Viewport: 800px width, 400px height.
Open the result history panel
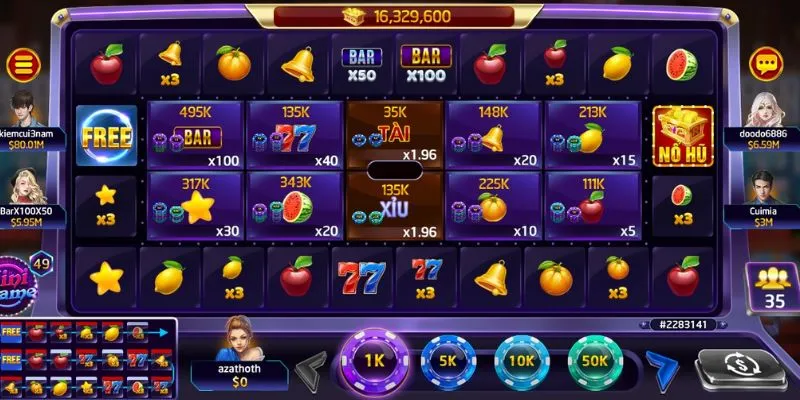pos(88,358)
